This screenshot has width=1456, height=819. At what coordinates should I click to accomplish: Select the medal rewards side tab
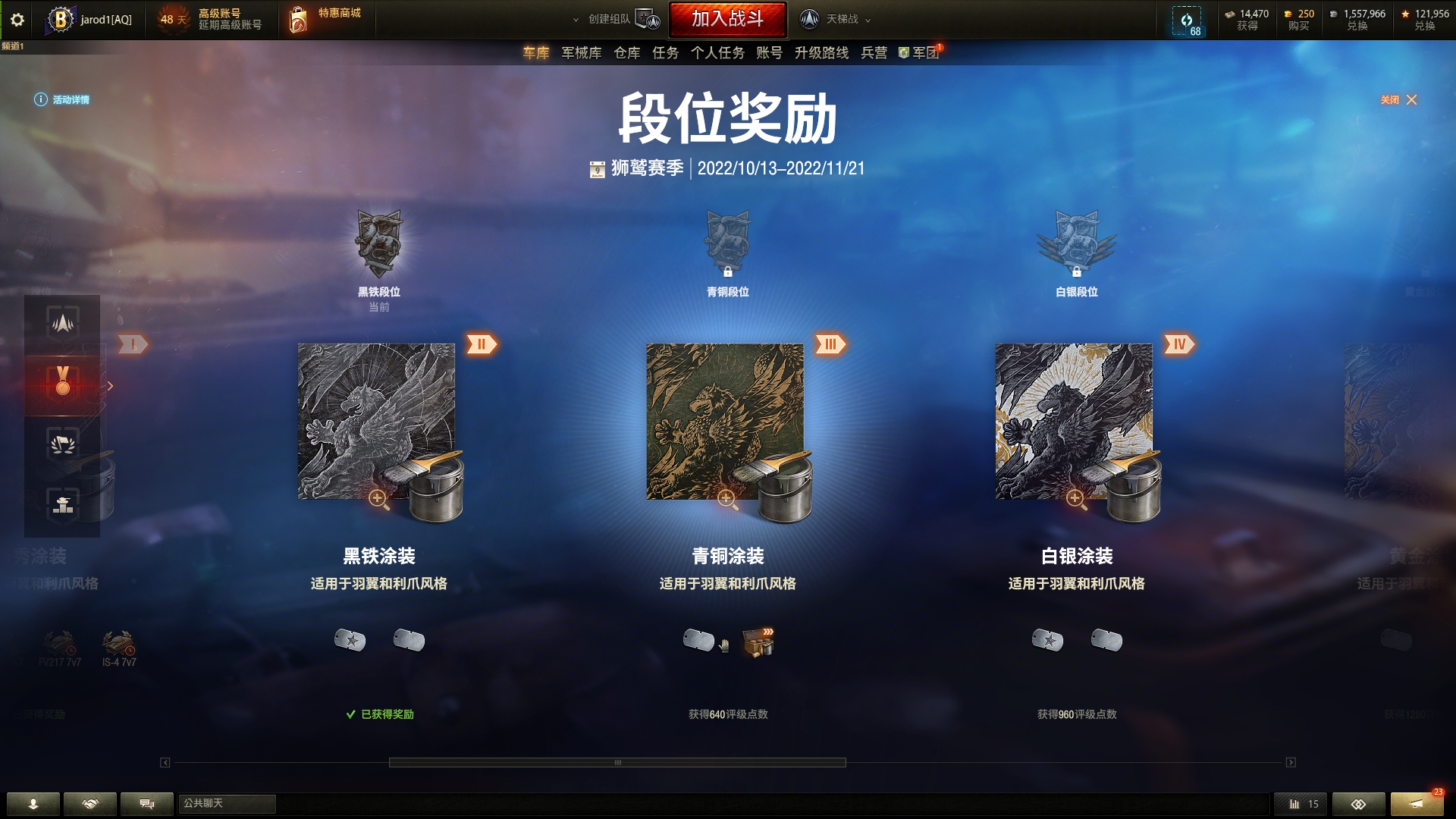click(x=63, y=381)
